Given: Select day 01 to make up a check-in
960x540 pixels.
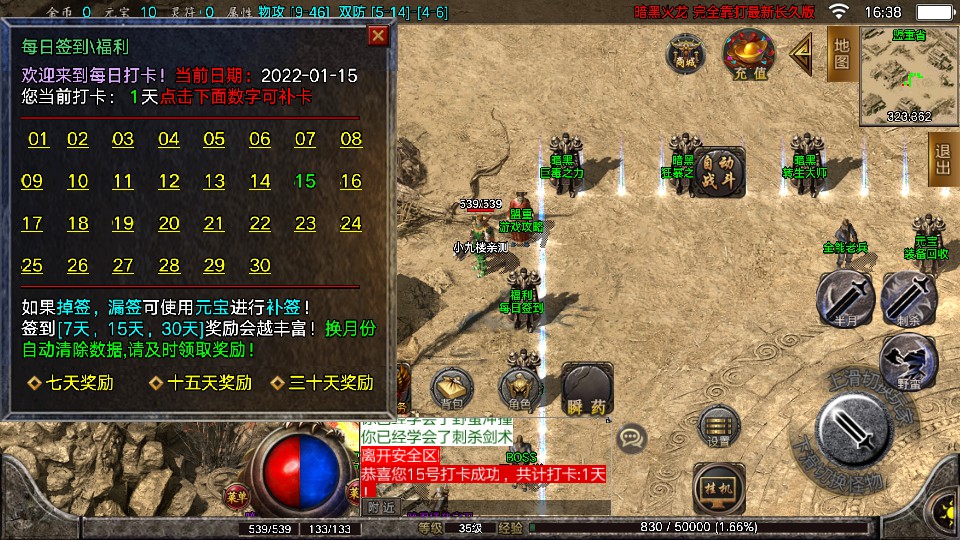Looking at the screenshot, I should tap(38, 139).
